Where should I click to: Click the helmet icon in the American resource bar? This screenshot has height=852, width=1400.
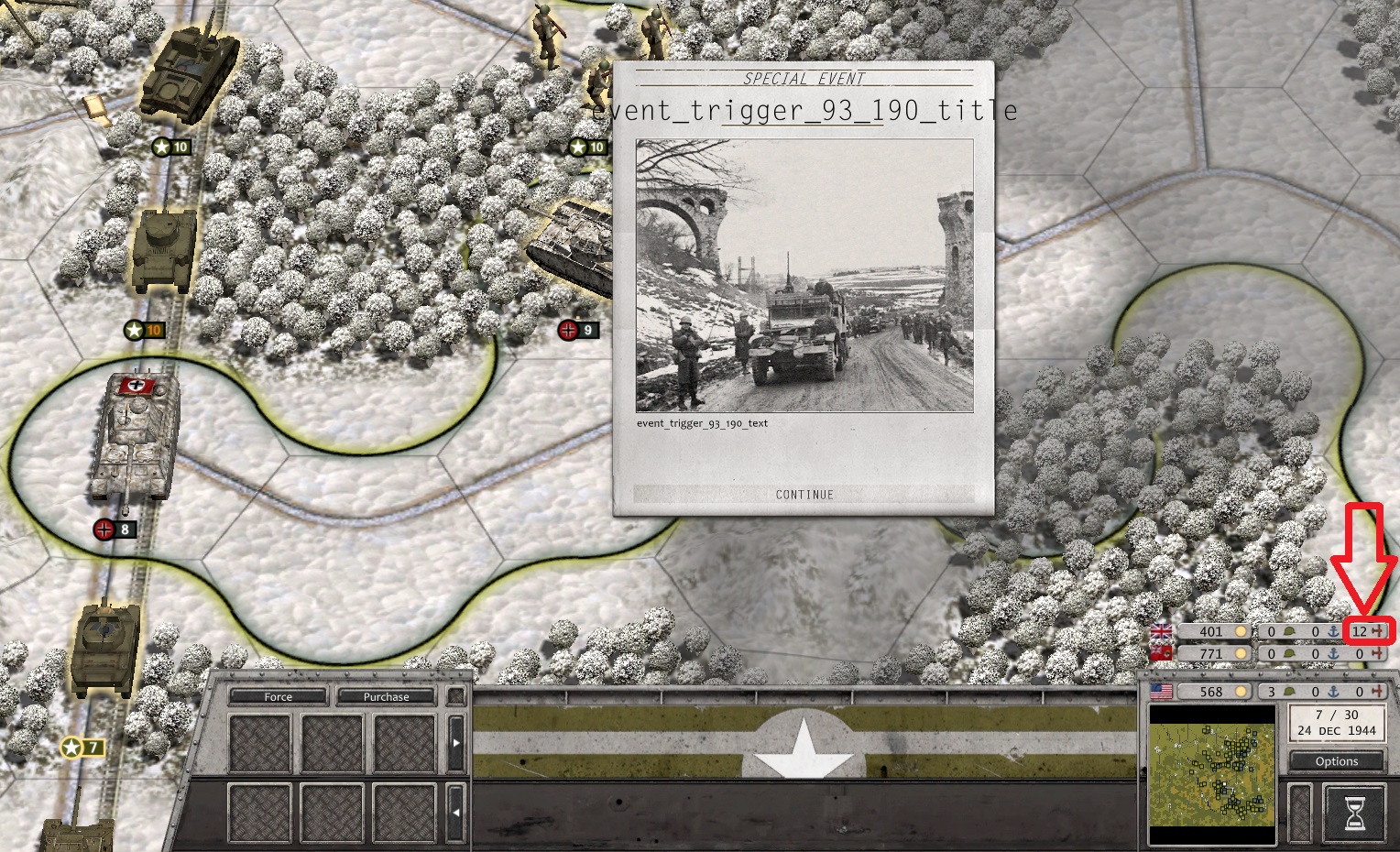point(1289,691)
